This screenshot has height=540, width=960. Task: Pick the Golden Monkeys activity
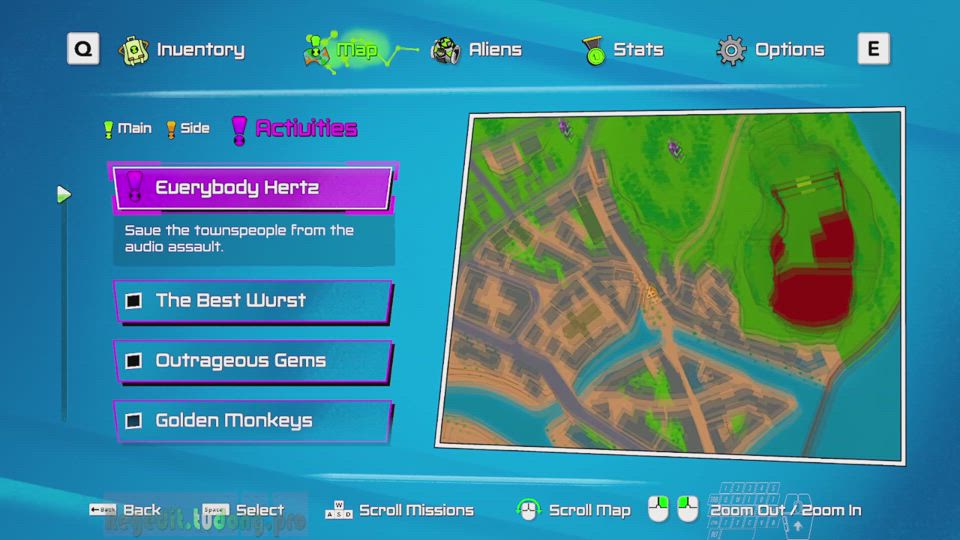pos(252,421)
